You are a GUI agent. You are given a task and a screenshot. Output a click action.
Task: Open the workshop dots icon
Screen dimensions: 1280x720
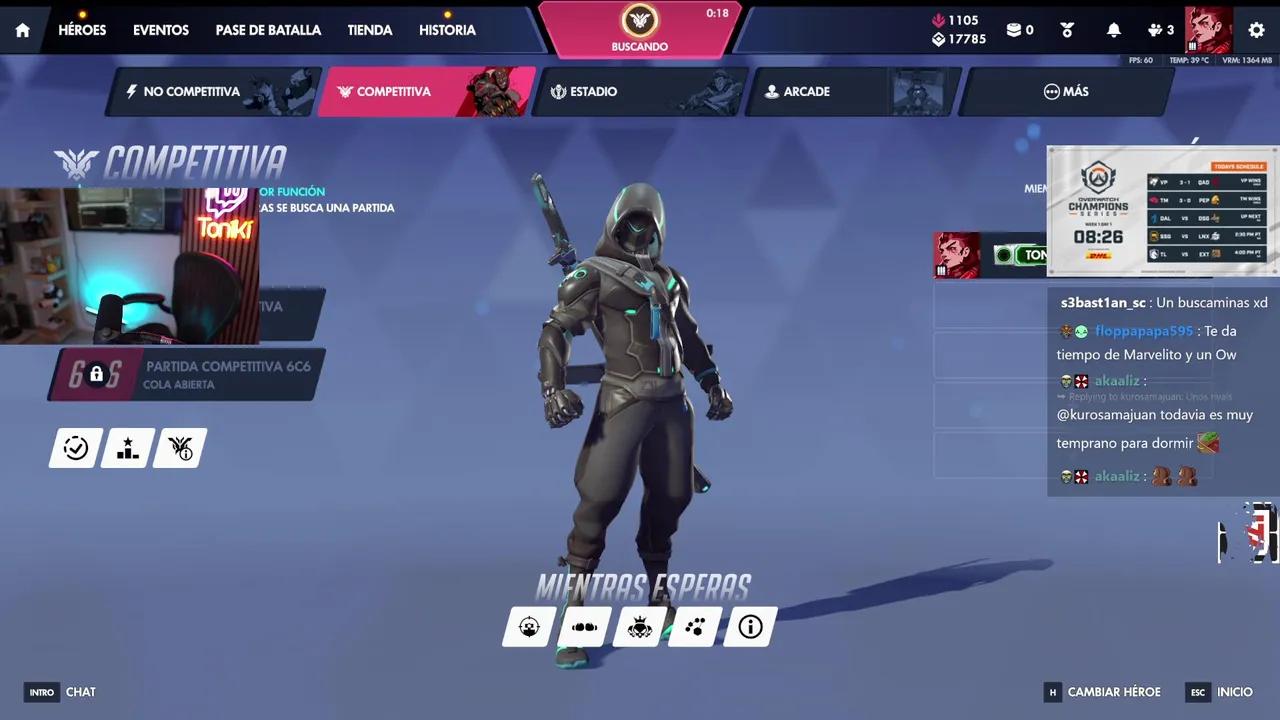(694, 627)
